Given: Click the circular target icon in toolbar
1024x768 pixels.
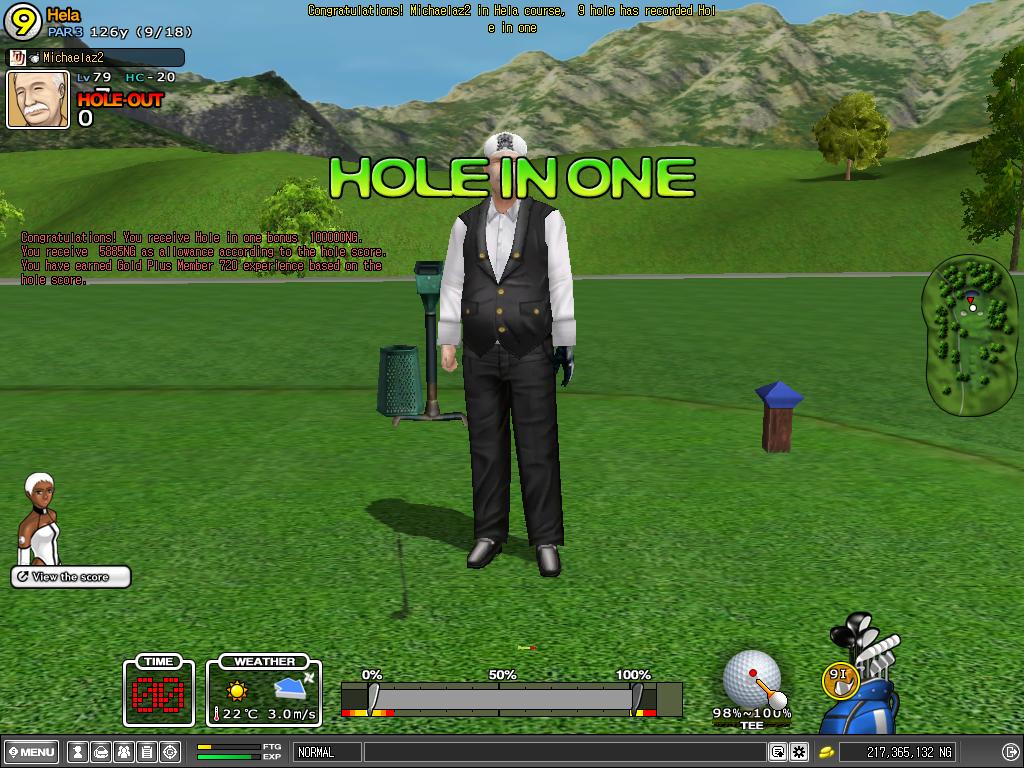Looking at the screenshot, I should [170, 752].
